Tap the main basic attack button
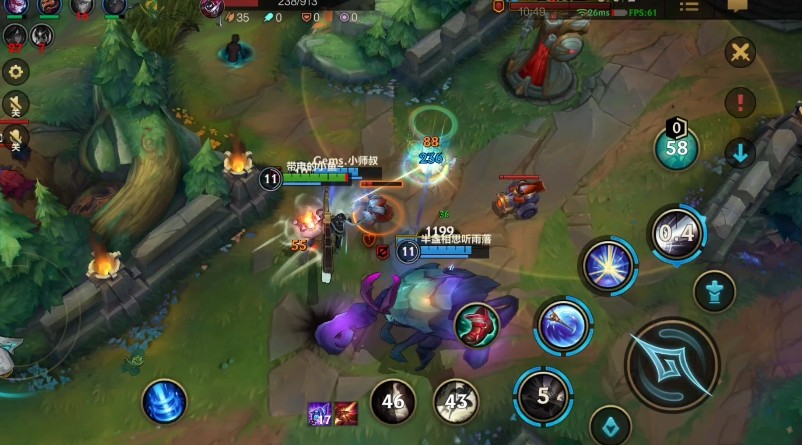Screen dimensions: 802x445 pos(672,363)
